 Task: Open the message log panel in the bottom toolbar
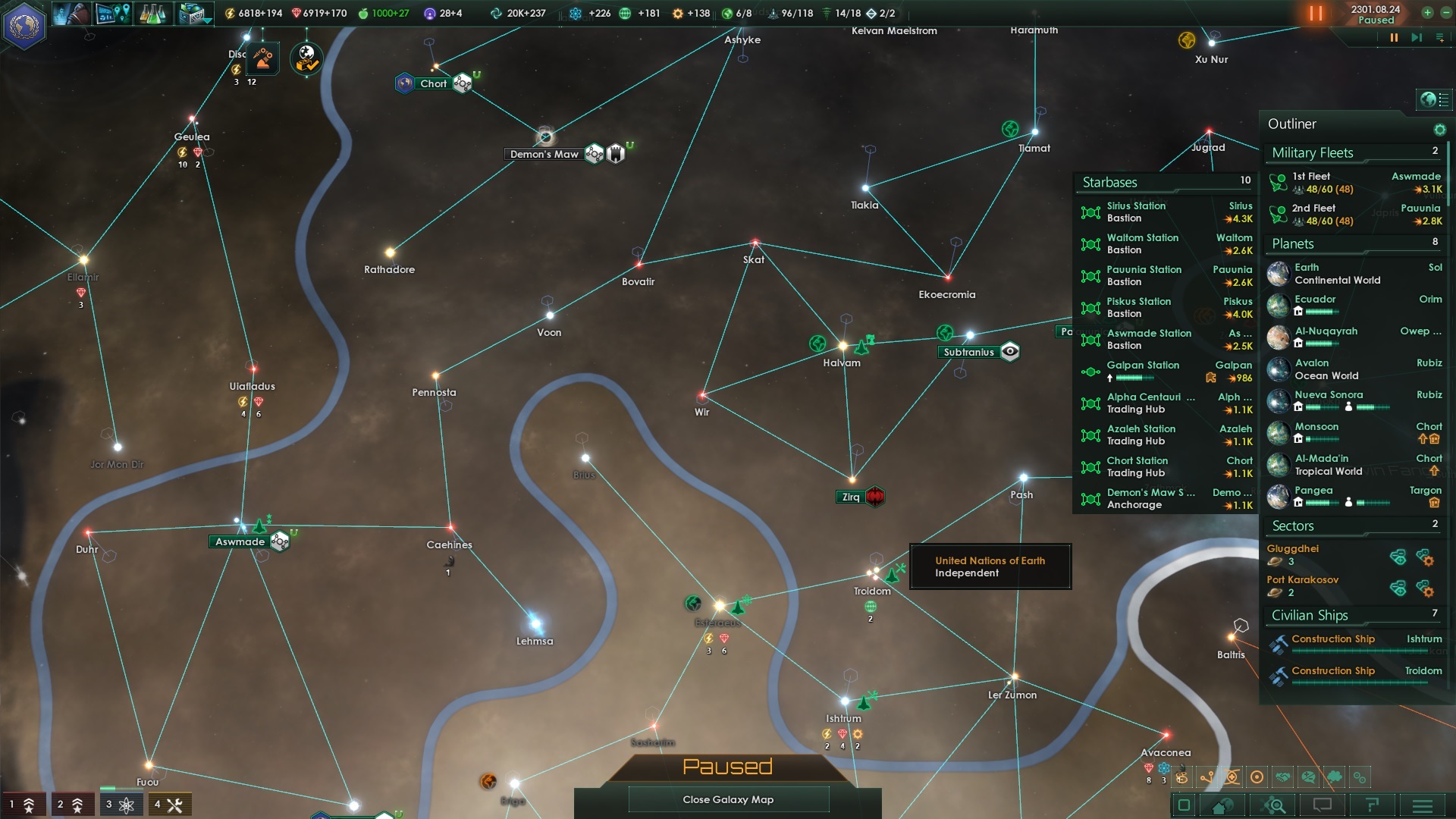tap(1323, 805)
